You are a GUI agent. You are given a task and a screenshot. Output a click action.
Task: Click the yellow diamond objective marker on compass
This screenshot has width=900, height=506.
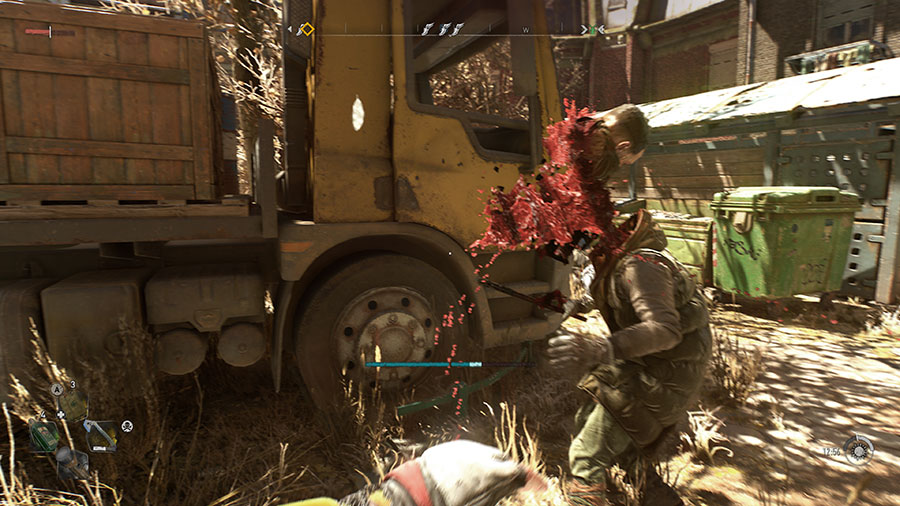point(306,30)
